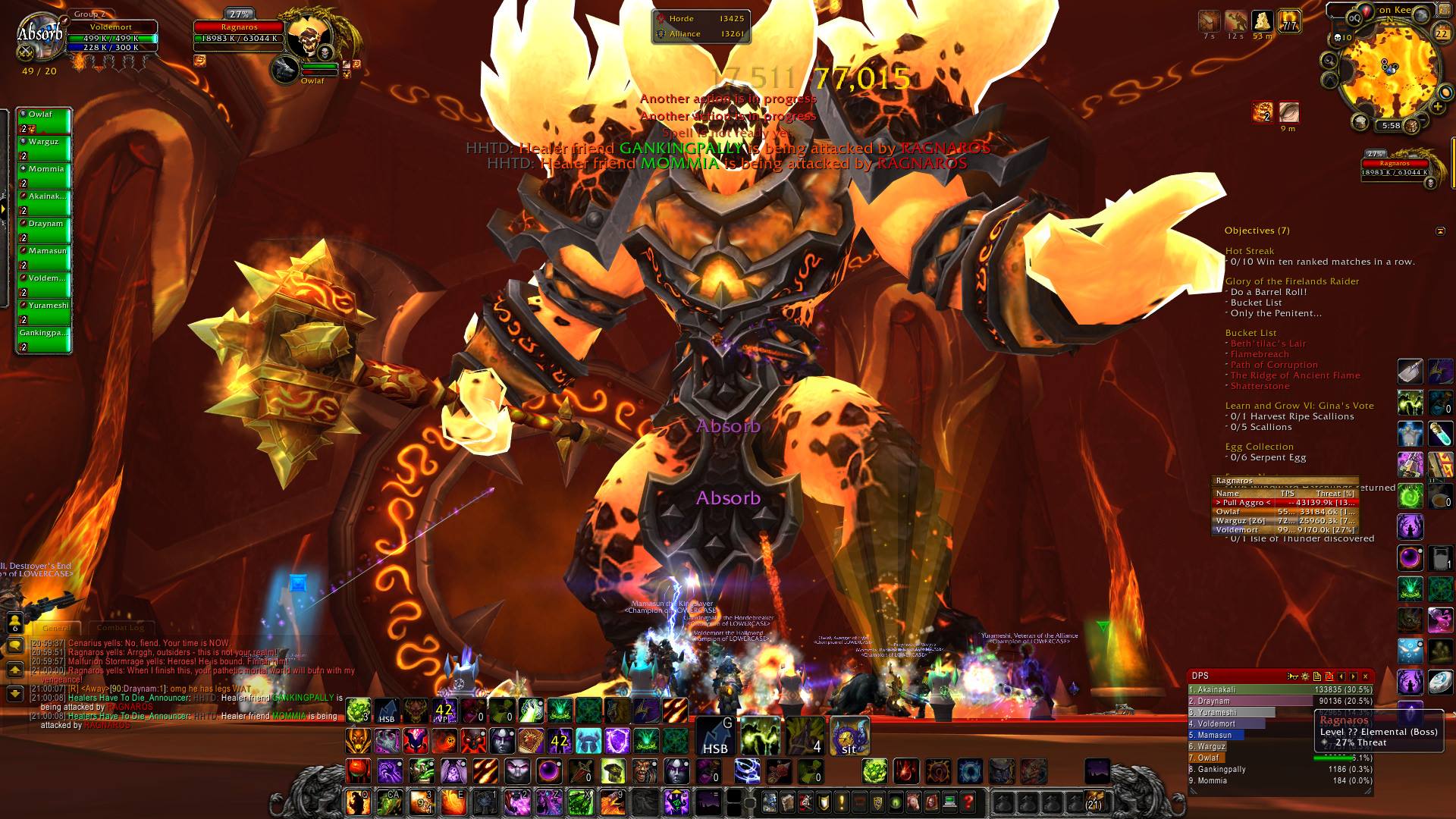Select the announce trumpet icon in Recount
Viewport: 1456px width, 819px height.
click(1292, 676)
